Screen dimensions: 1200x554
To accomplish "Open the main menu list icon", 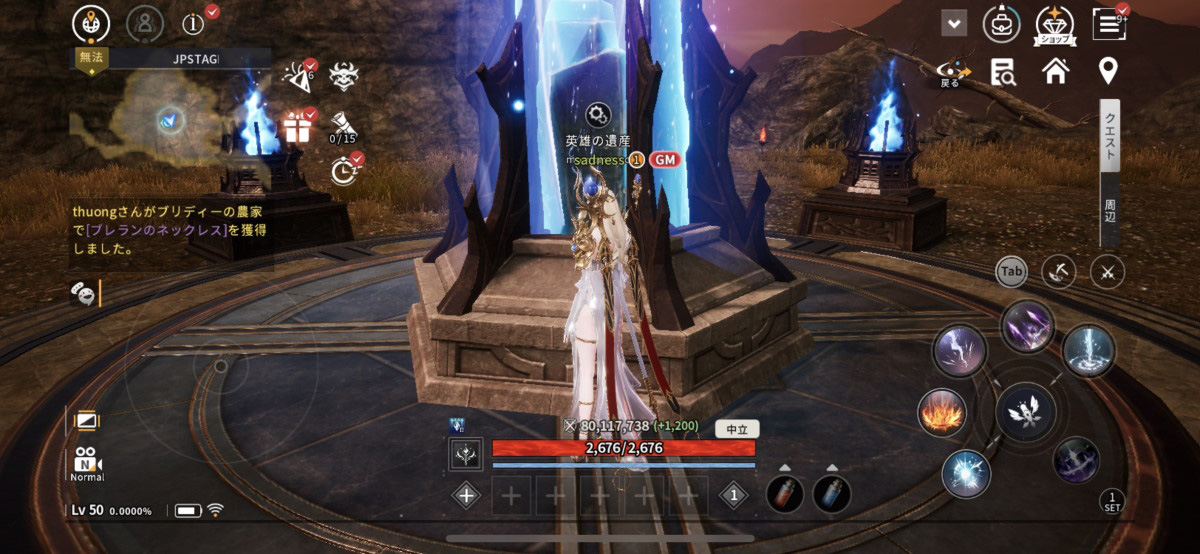I will (1108, 22).
